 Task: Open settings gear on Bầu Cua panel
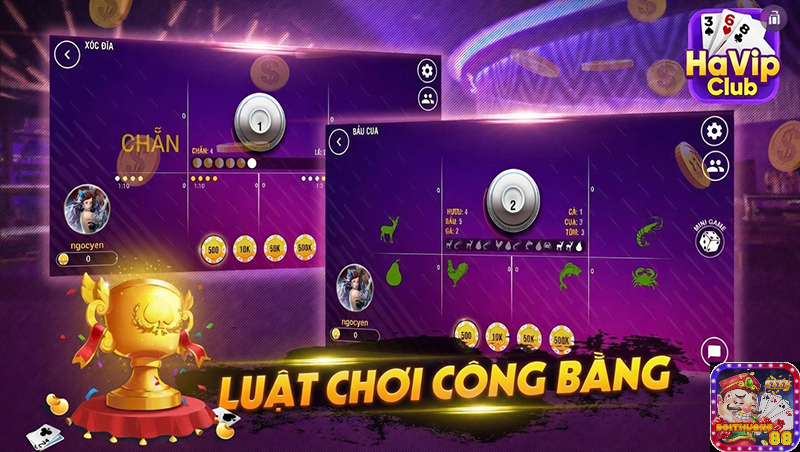click(715, 131)
